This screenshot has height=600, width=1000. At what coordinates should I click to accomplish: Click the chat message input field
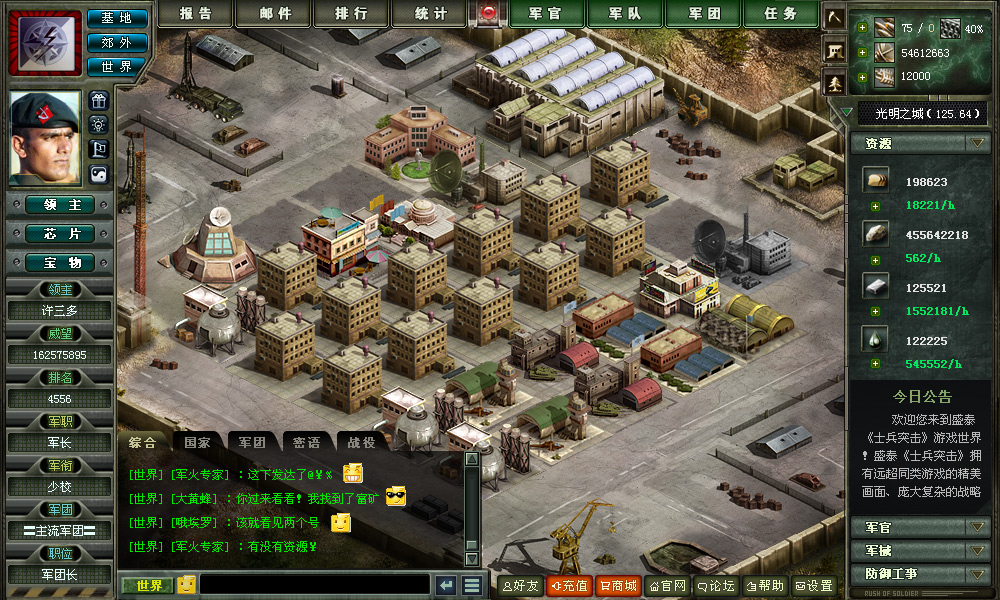[x=314, y=585]
